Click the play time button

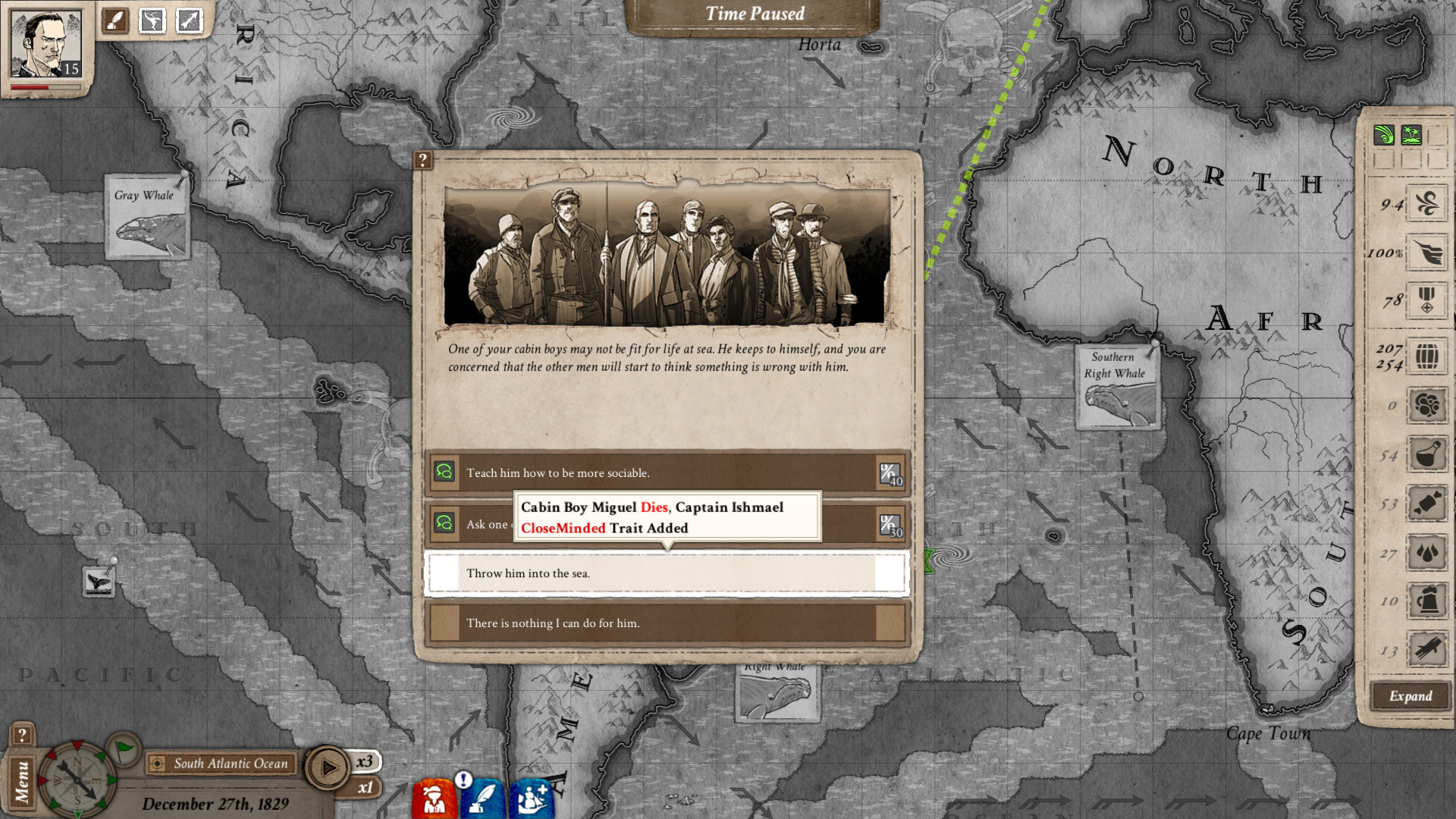328,768
